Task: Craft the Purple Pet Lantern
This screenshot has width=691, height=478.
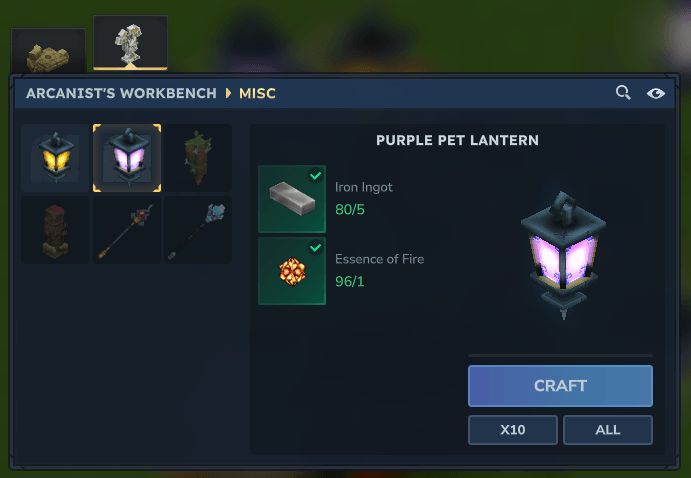Action: 560,385
